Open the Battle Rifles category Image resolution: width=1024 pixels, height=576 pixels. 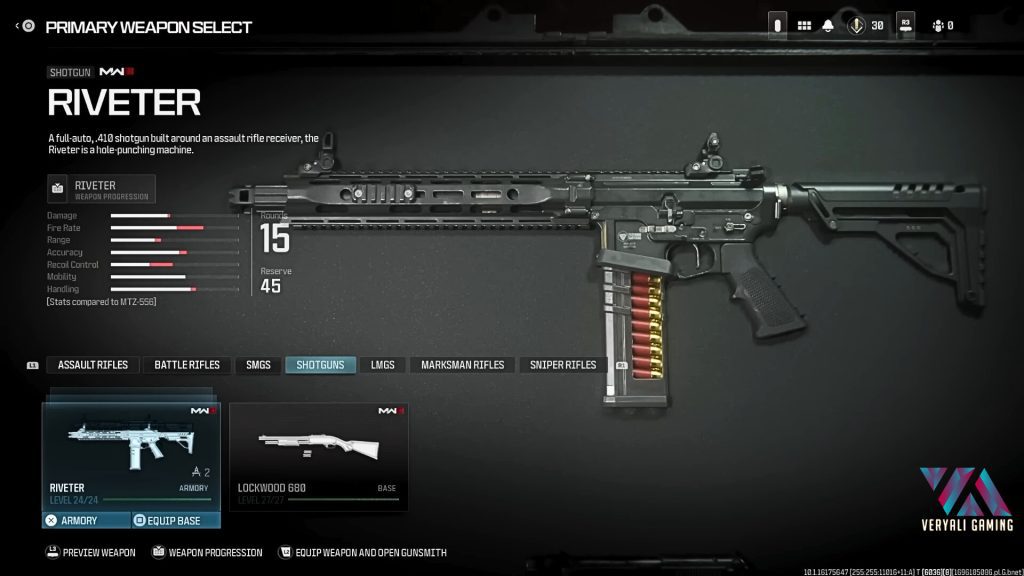[187, 365]
